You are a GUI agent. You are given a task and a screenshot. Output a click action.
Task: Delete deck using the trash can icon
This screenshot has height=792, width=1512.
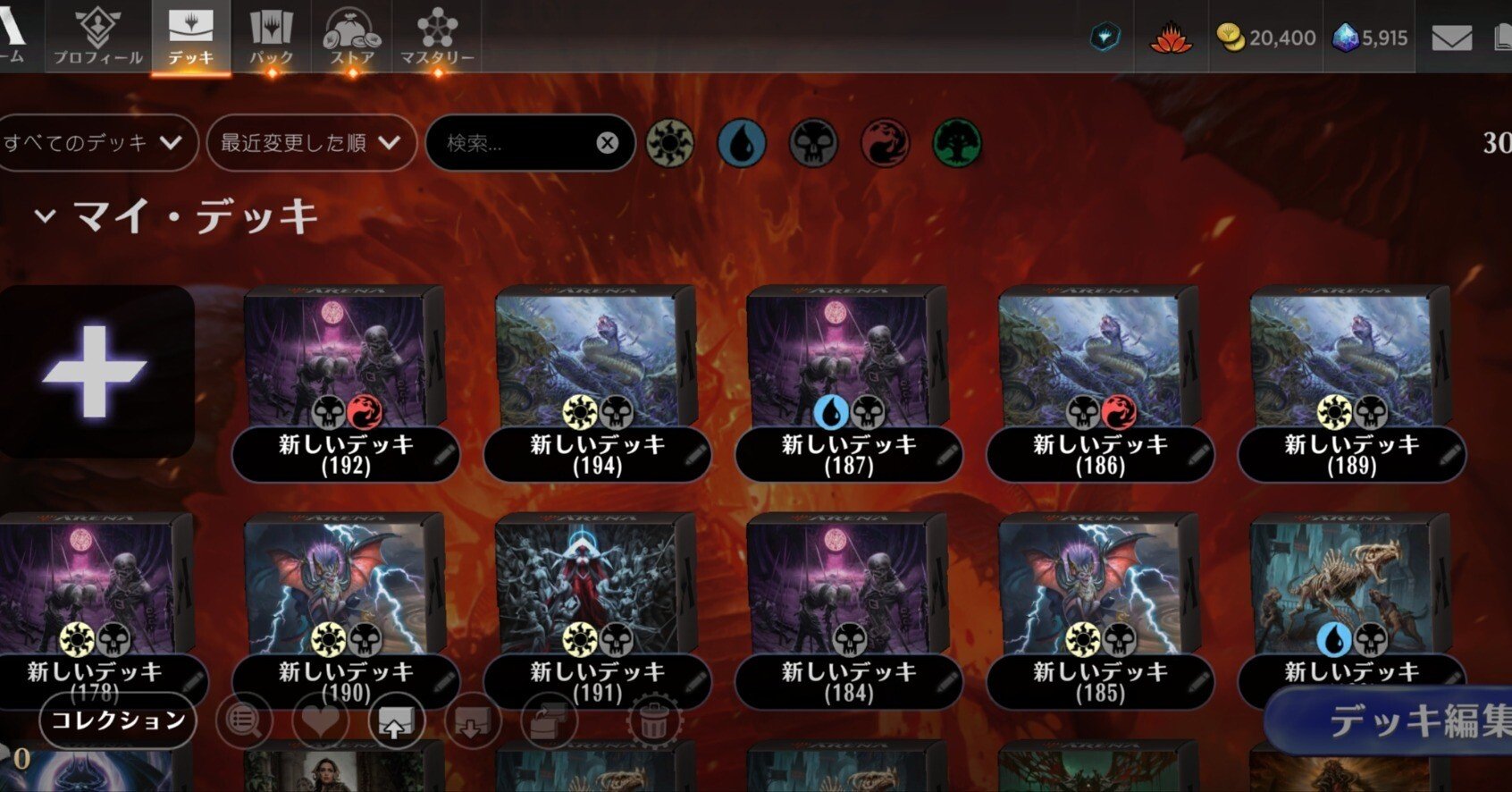coord(653,720)
